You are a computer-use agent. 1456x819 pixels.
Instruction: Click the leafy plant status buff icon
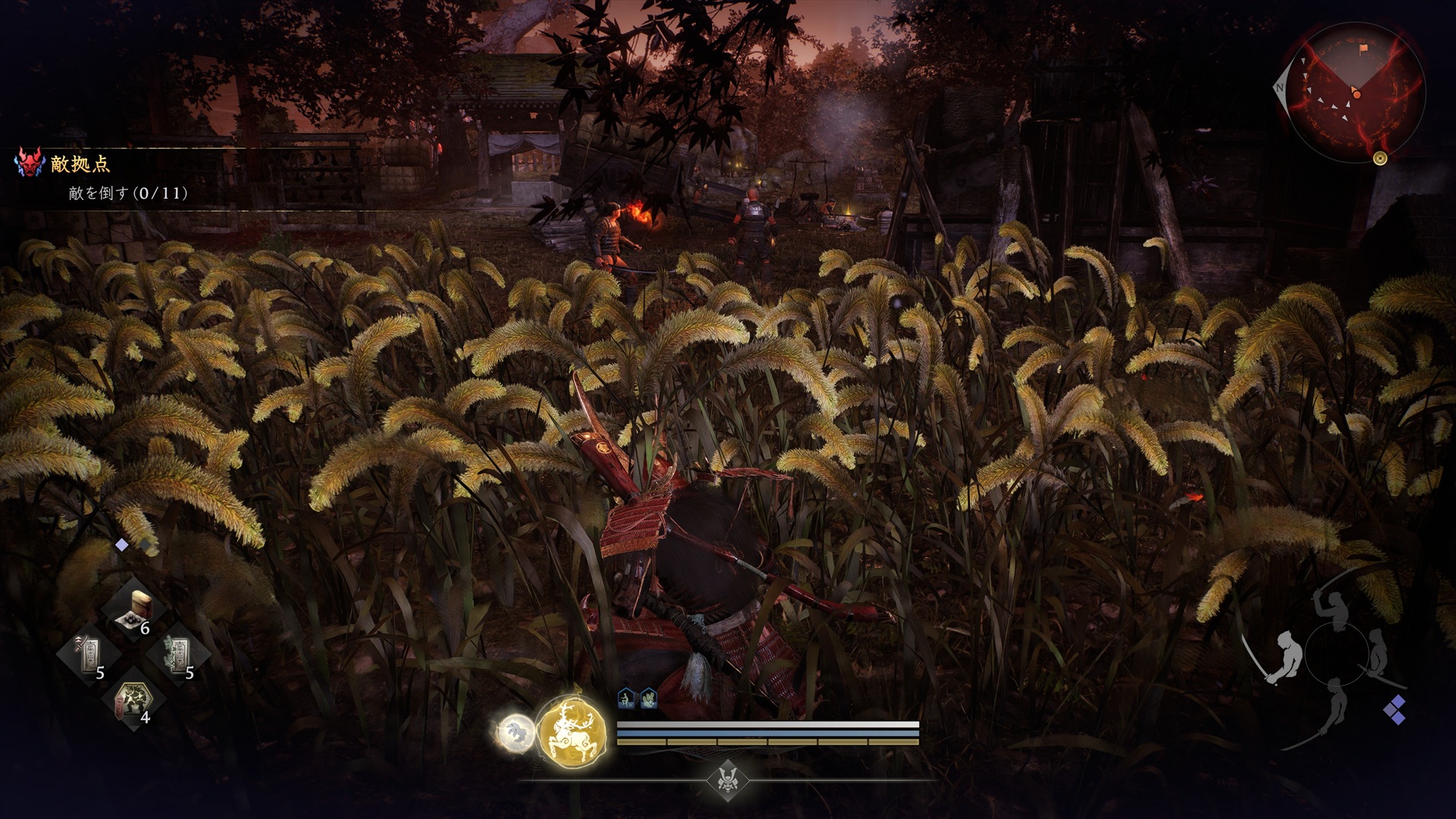648,698
